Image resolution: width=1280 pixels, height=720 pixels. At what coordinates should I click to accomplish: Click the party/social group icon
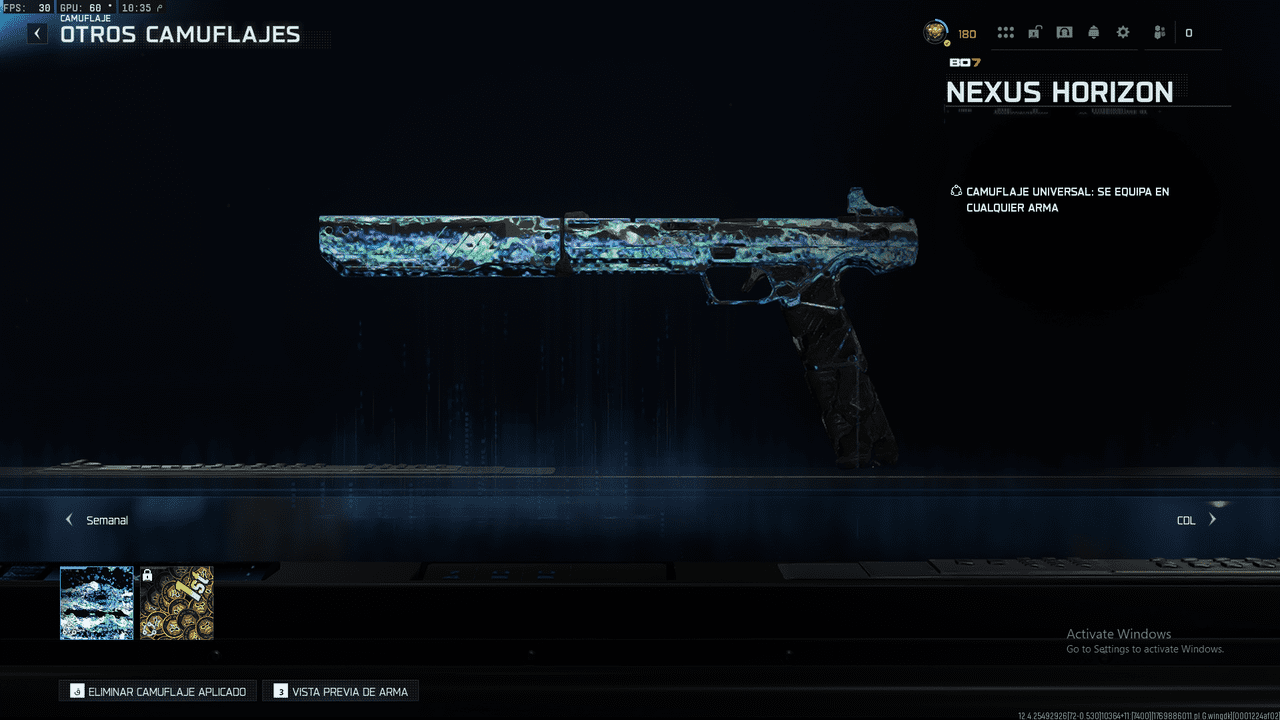coord(1158,32)
